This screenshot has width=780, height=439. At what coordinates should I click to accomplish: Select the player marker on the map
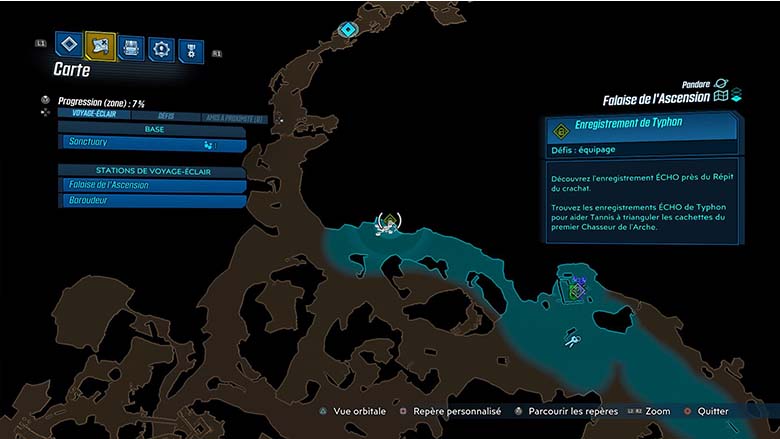click(x=388, y=224)
